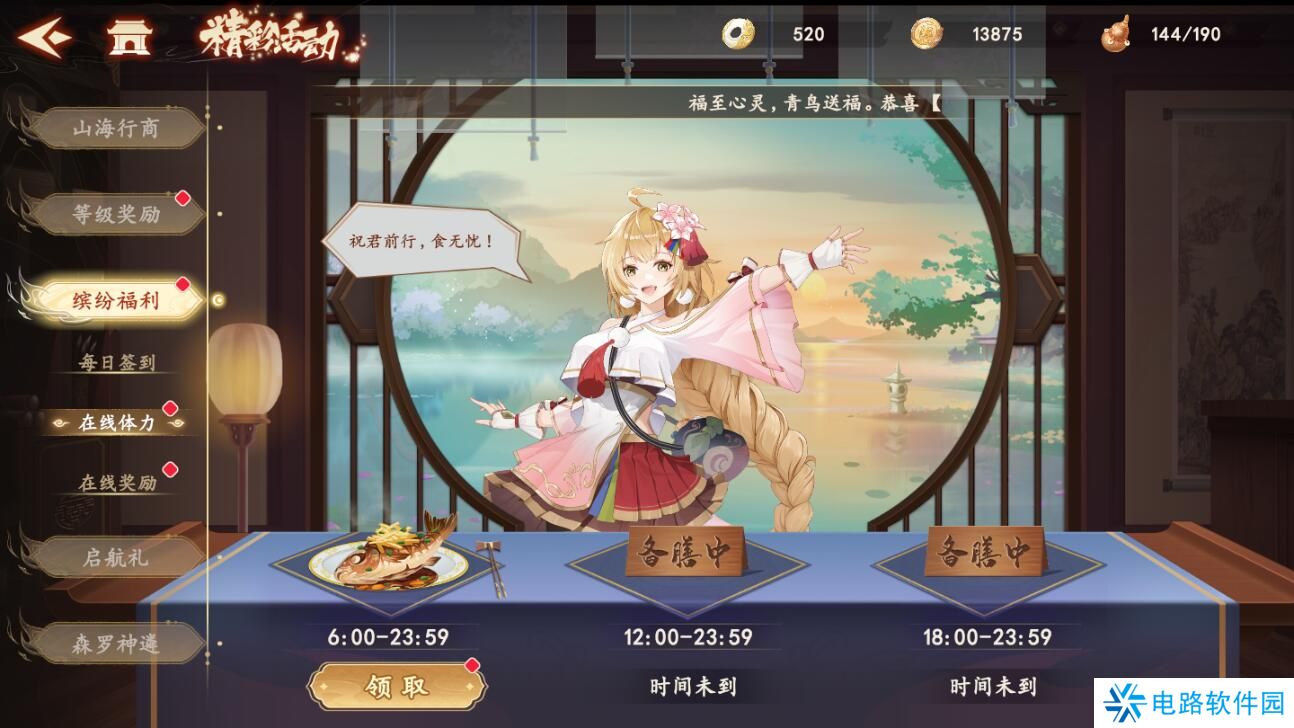Click the jade ring currency icon

pyautogui.click(x=735, y=35)
